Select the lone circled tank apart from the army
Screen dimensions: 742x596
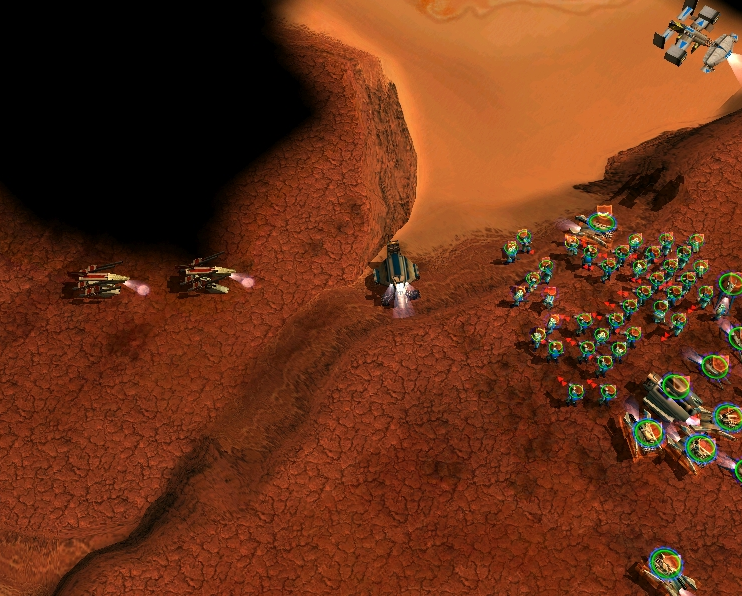coord(665,563)
